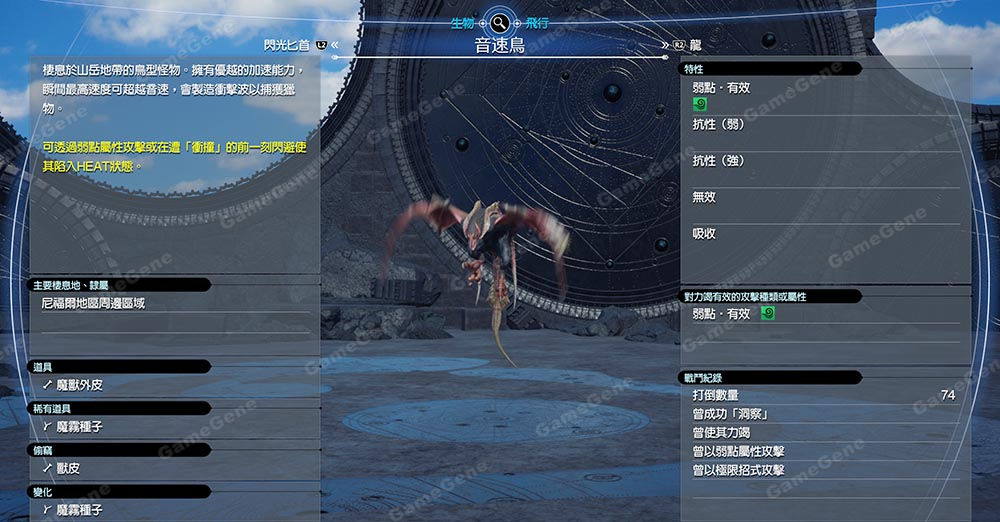Click the green icon beside 對力竭有效 weakness

pyautogui.click(x=768, y=313)
